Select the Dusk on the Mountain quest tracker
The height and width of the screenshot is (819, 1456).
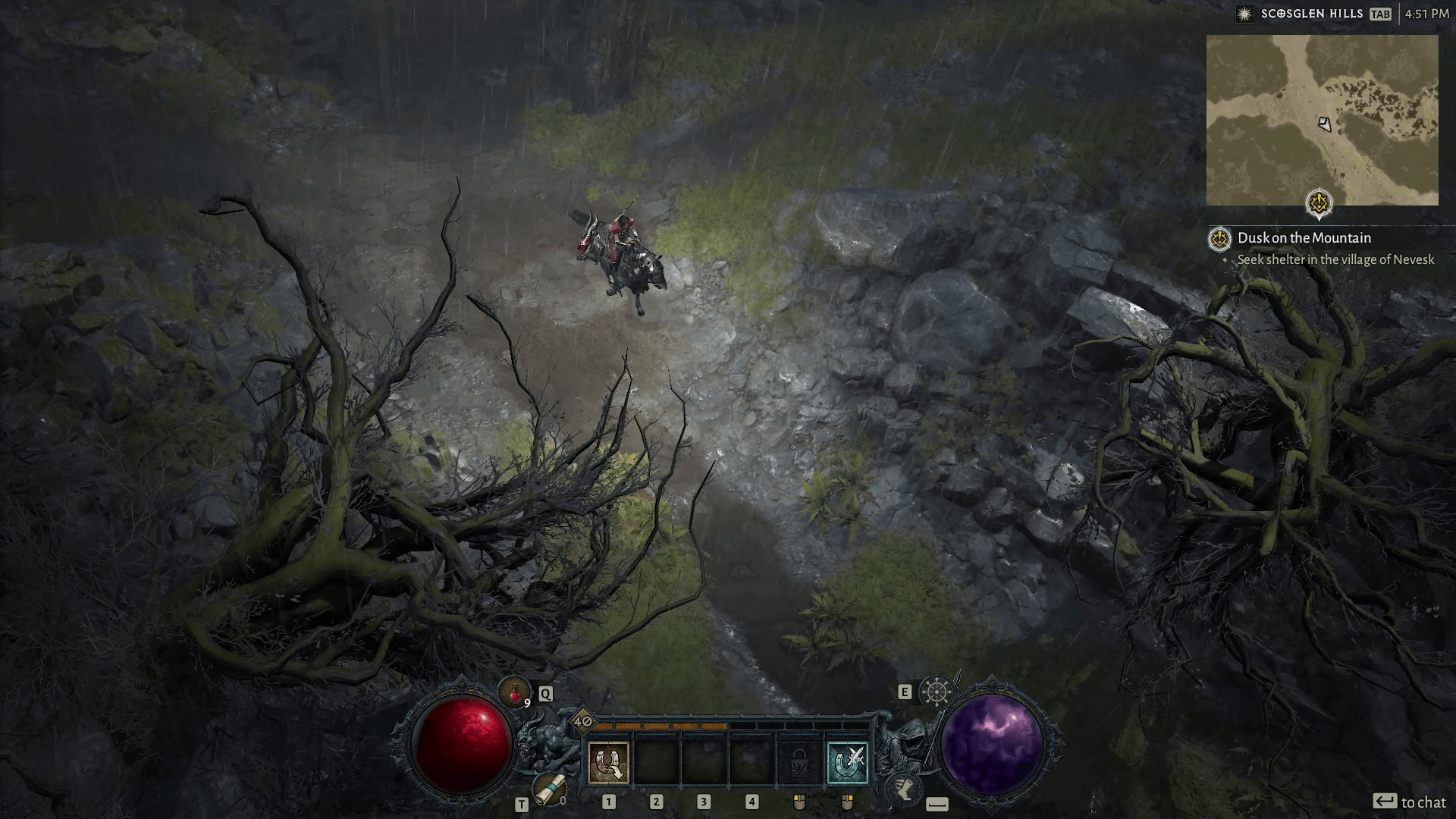pyautogui.click(x=1304, y=238)
